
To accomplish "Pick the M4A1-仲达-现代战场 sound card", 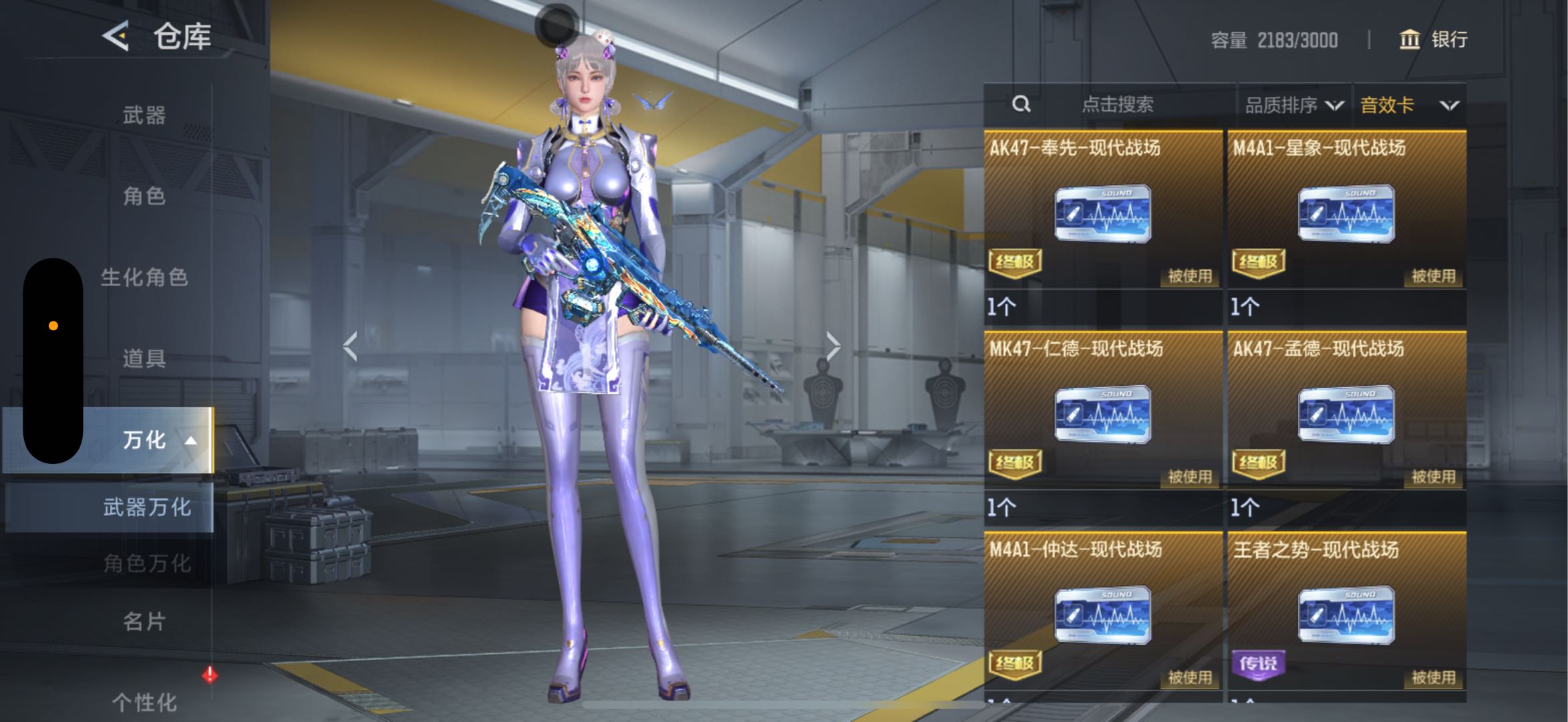I will coord(1102,615).
